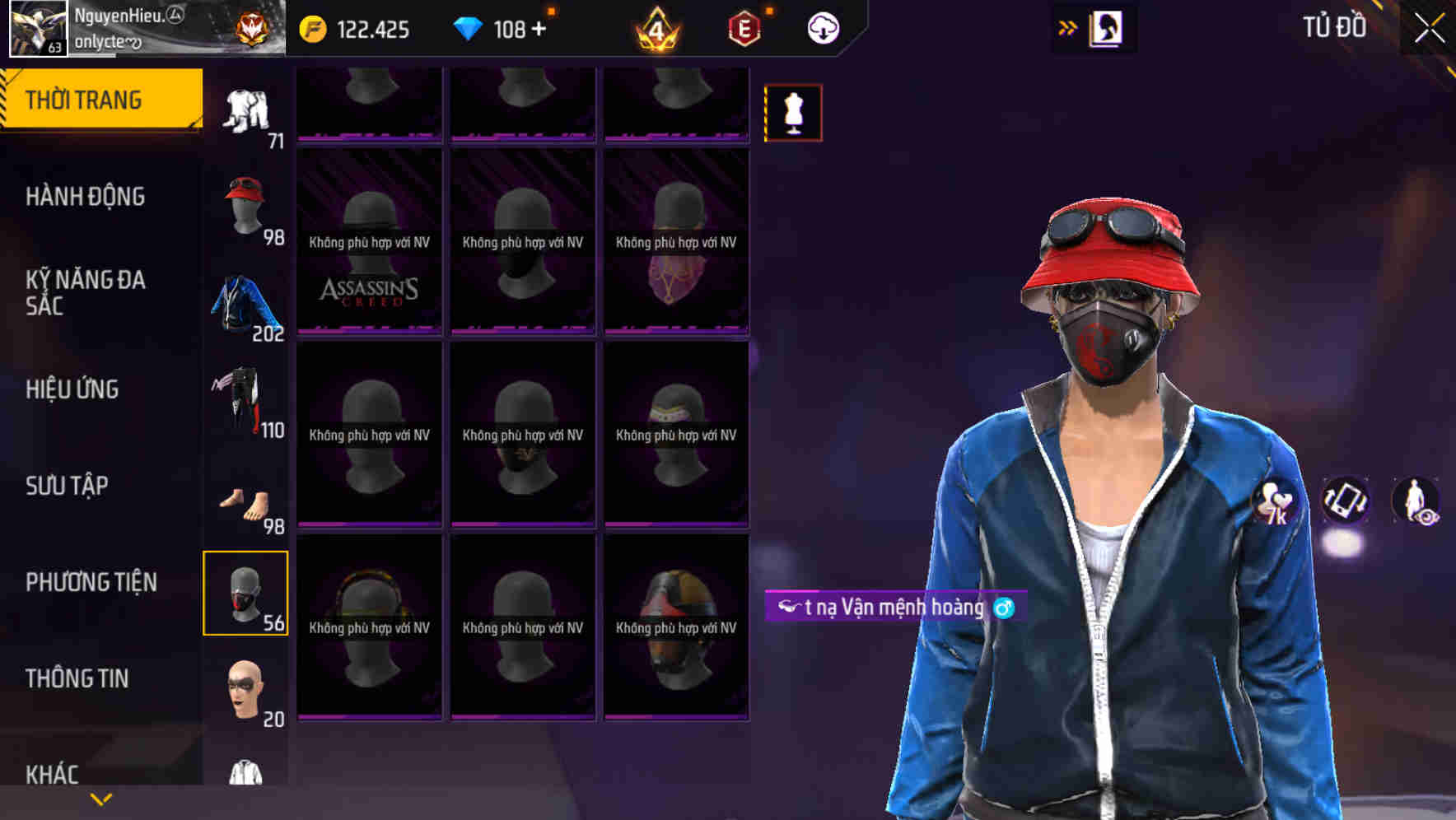Open the level 4 crown rank badge
1456x820 pixels.
pos(655,27)
